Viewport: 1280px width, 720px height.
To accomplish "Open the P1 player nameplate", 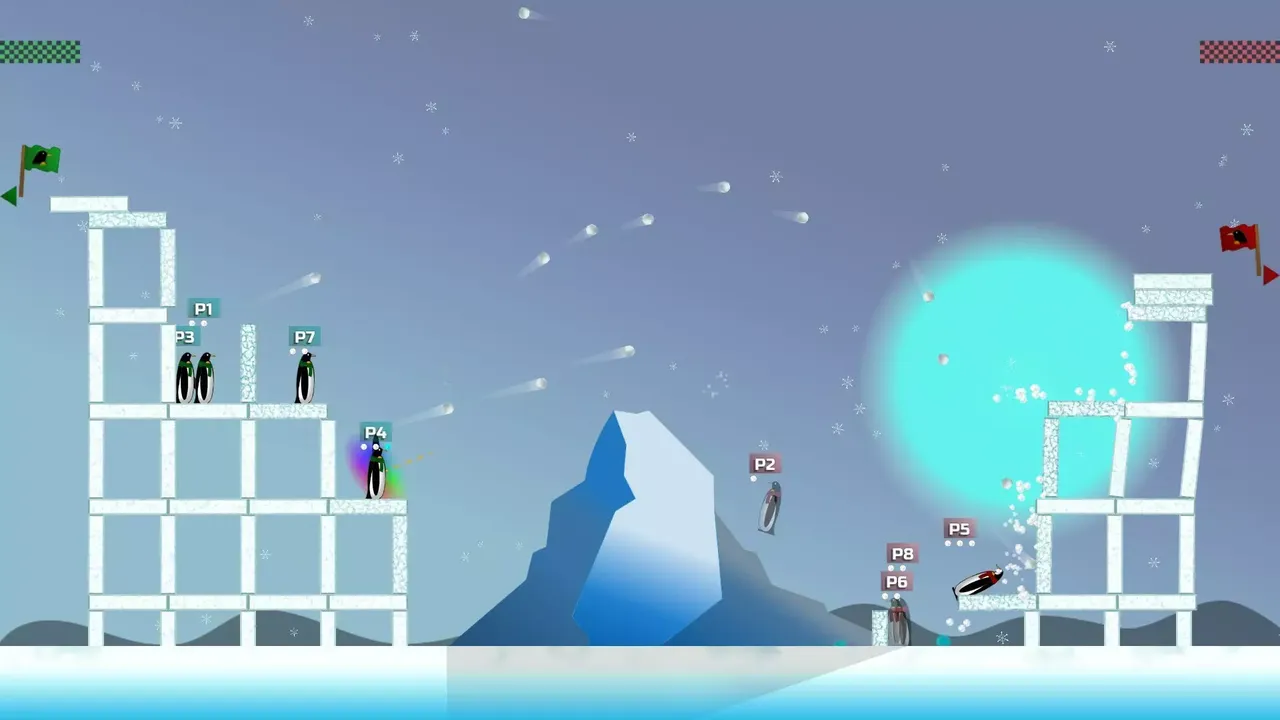I will pyautogui.click(x=204, y=309).
